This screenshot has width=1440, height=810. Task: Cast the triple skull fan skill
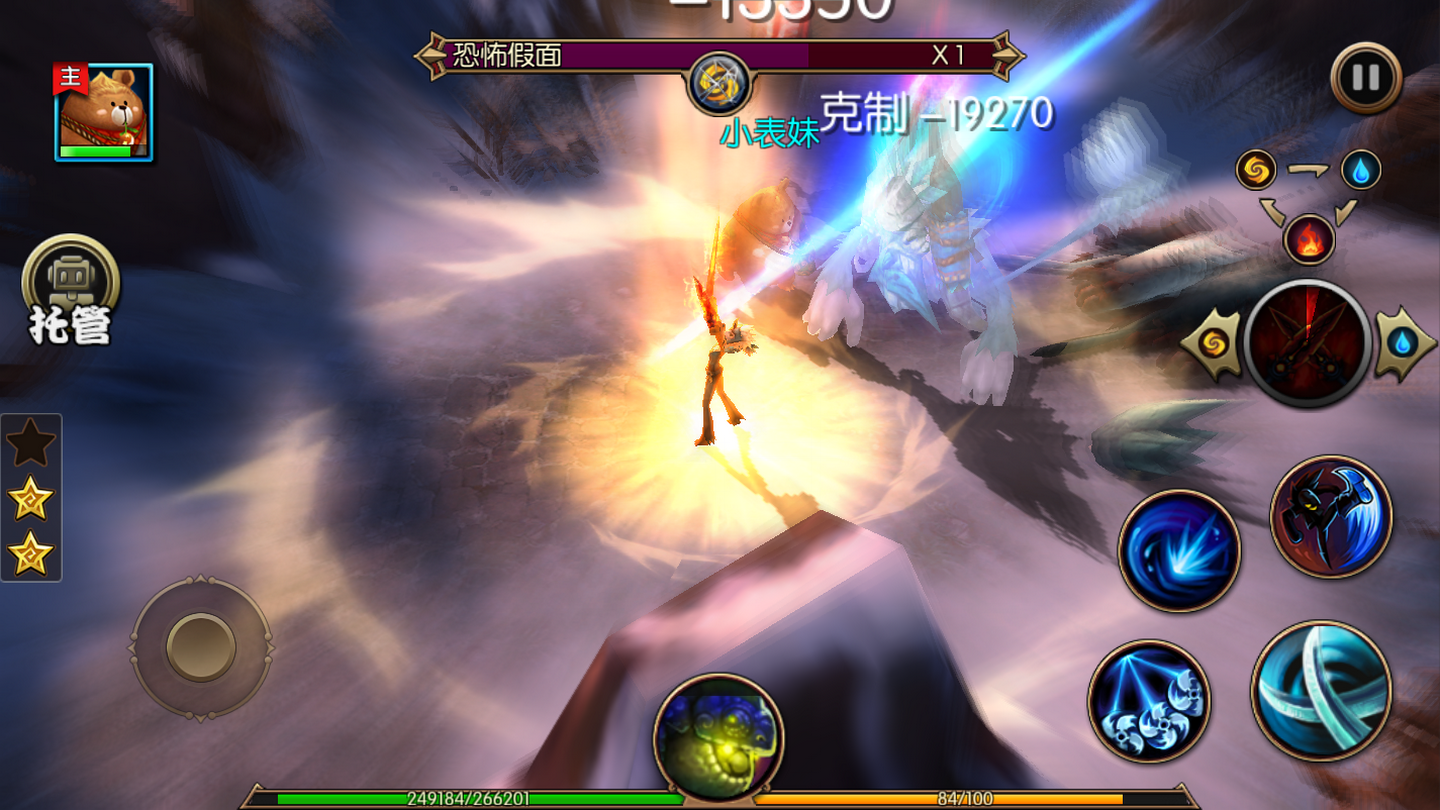click(1149, 701)
